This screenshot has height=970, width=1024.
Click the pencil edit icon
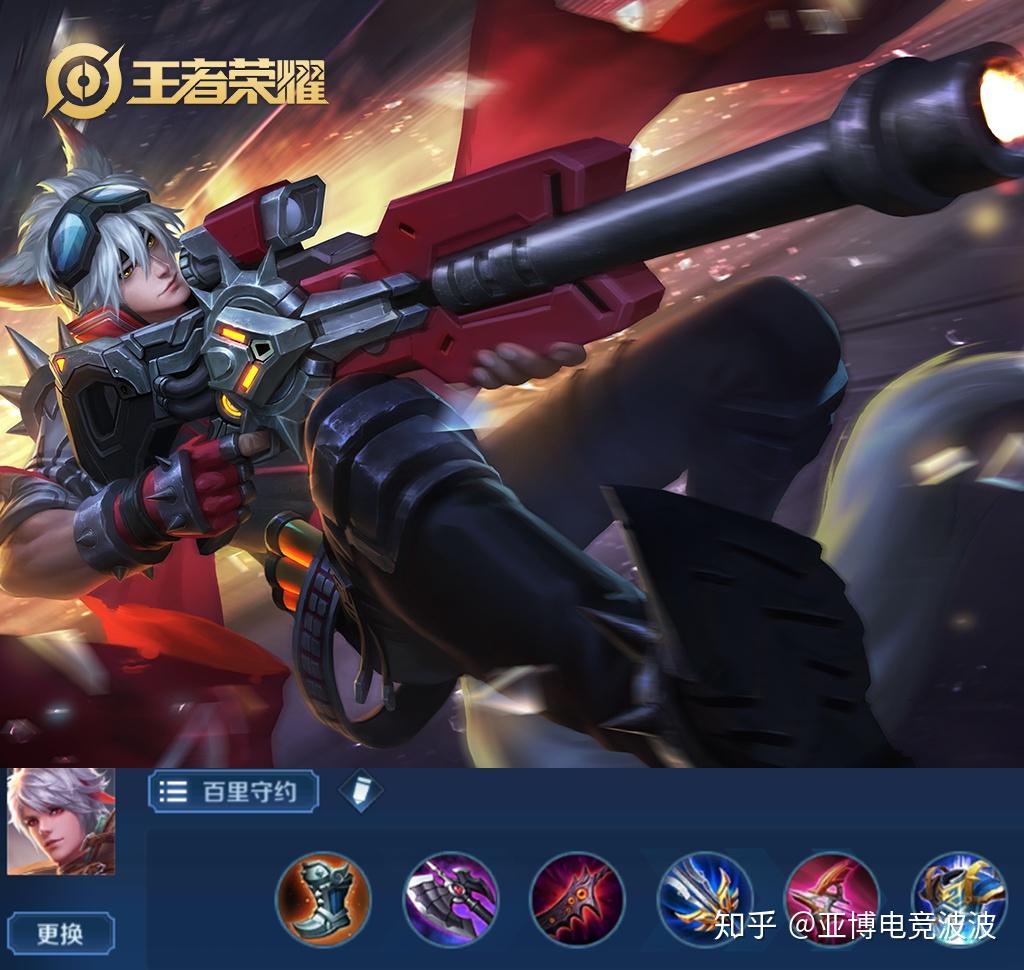click(360, 791)
